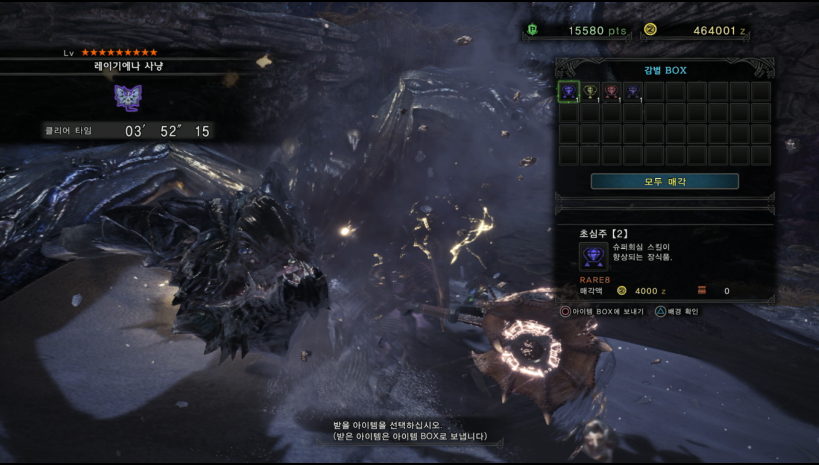
Task: Select the purple jewel right of the red one
Action: point(632,92)
